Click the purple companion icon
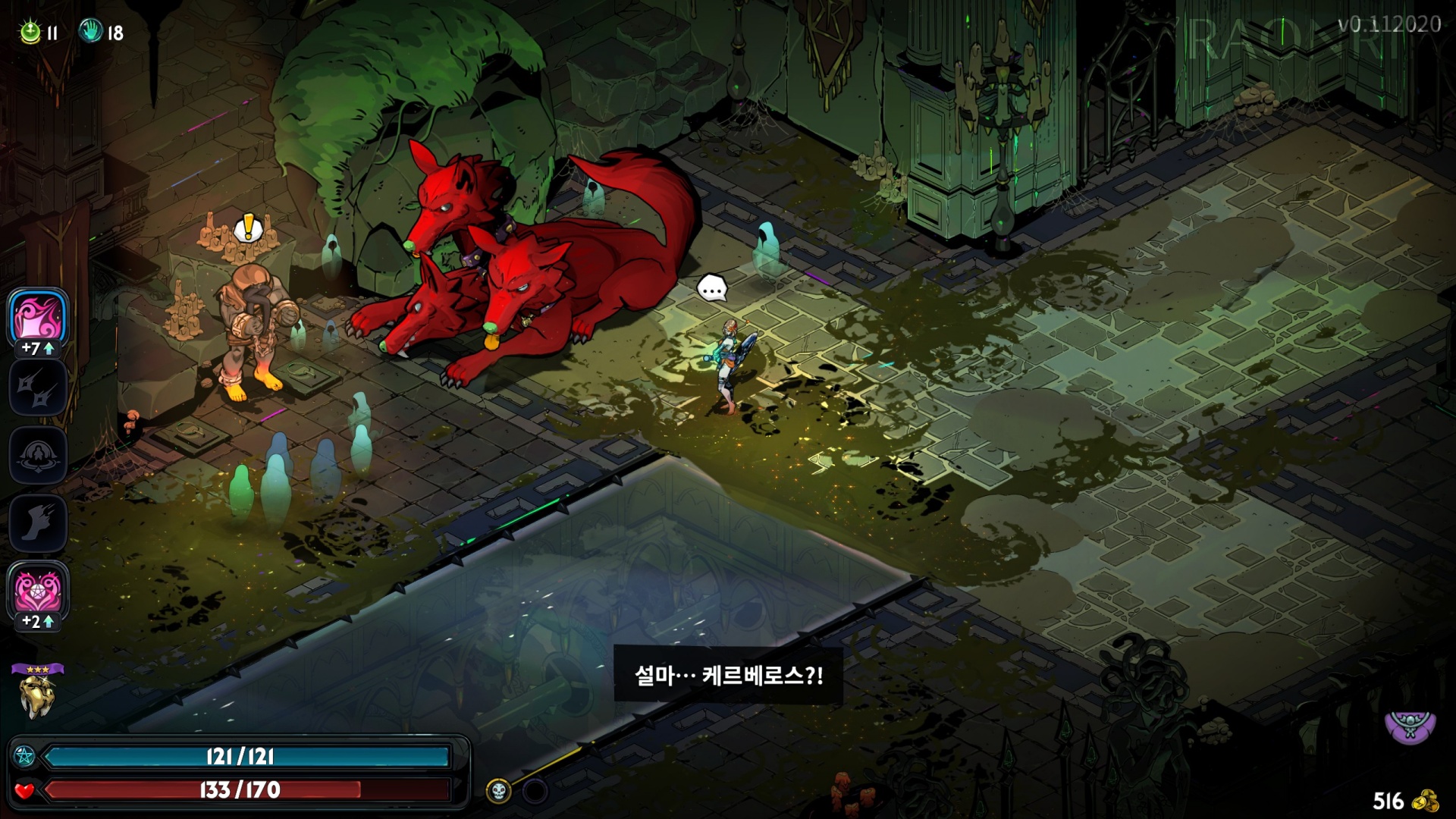 [1410, 726]
